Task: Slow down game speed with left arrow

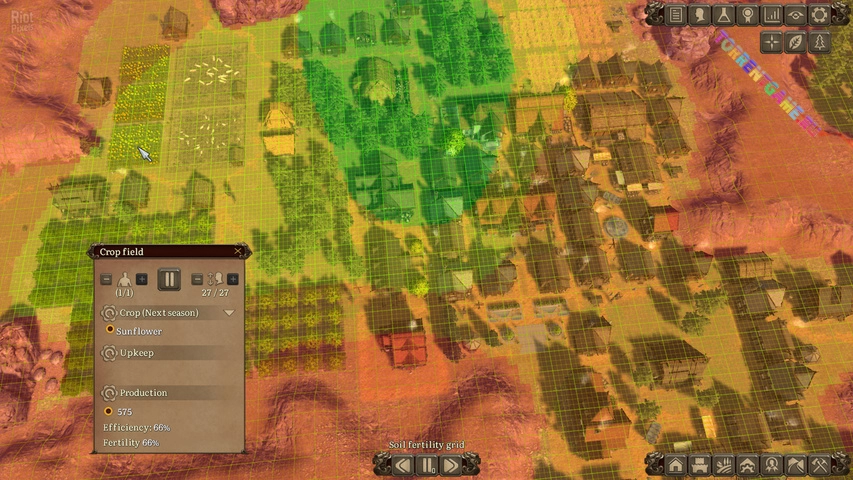Action: pyautogui.click(x=403, y=464)
